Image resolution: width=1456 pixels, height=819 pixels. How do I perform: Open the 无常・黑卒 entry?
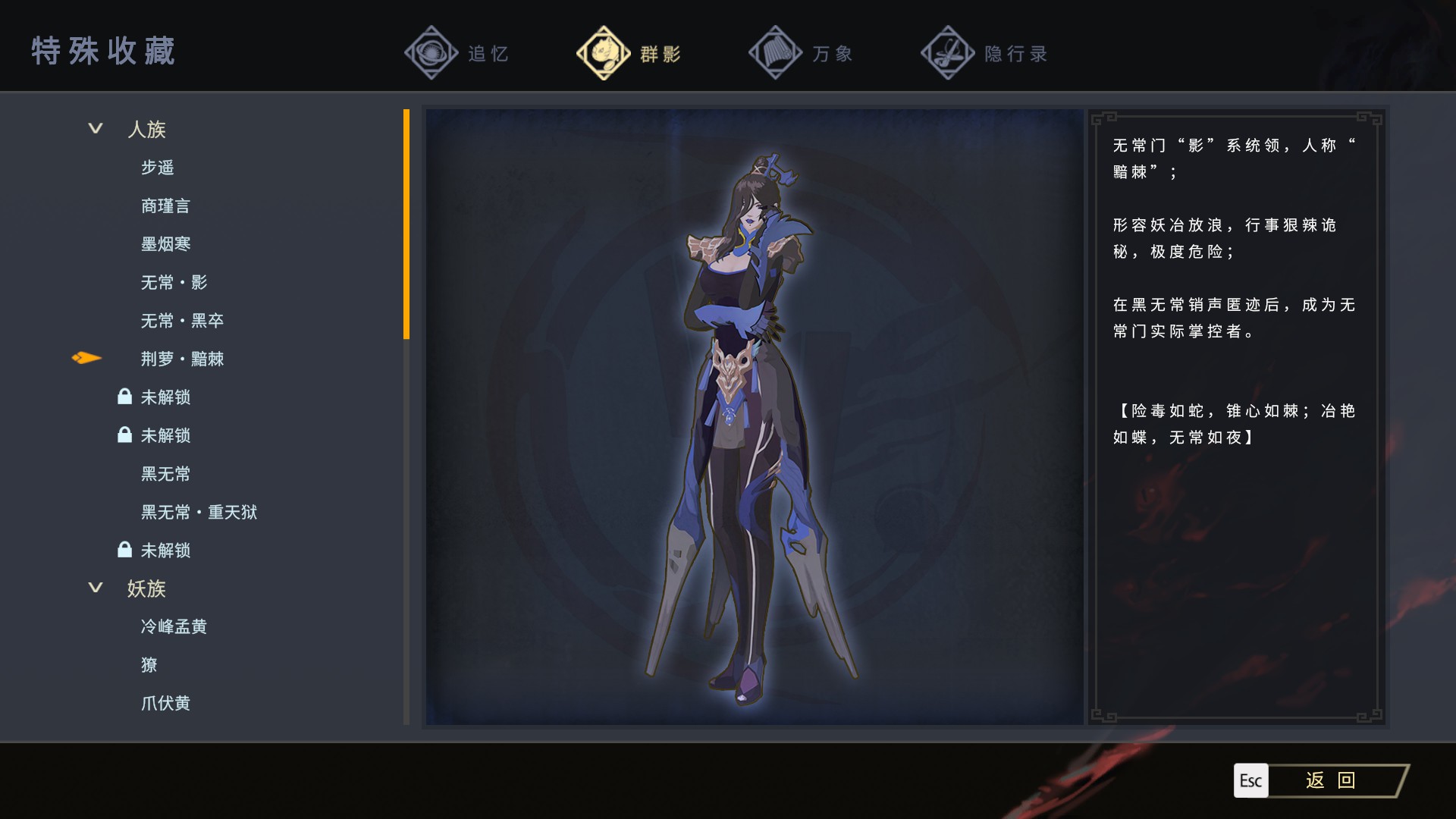click(182, 321)
